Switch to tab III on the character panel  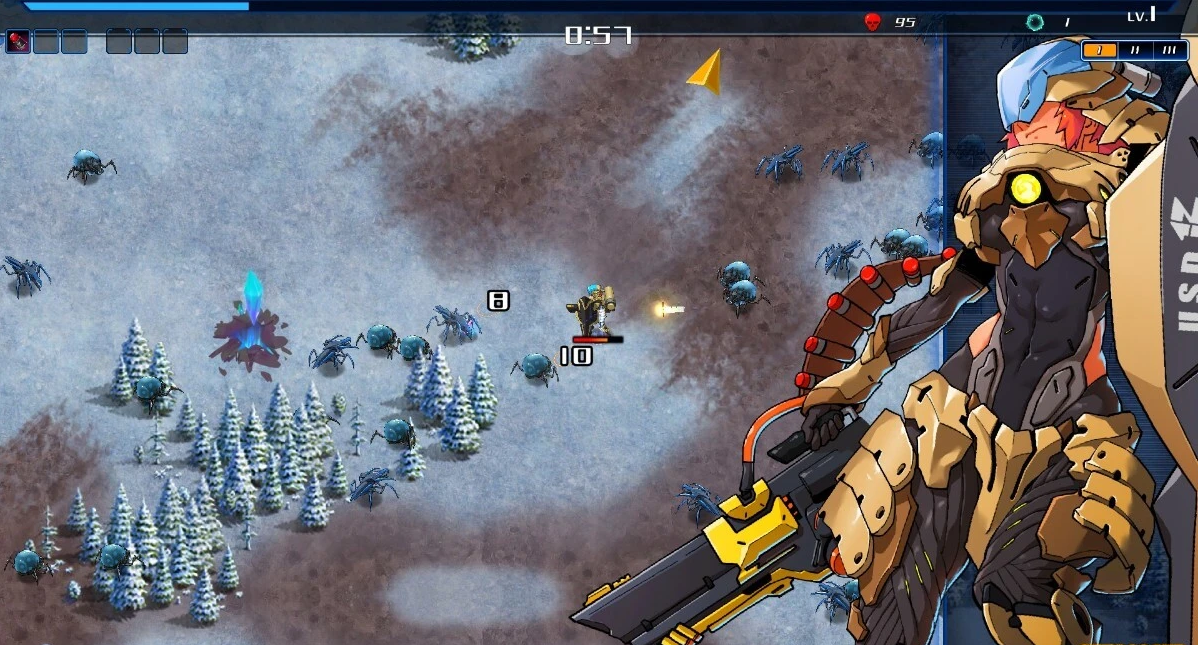[x=1169, y=50]
